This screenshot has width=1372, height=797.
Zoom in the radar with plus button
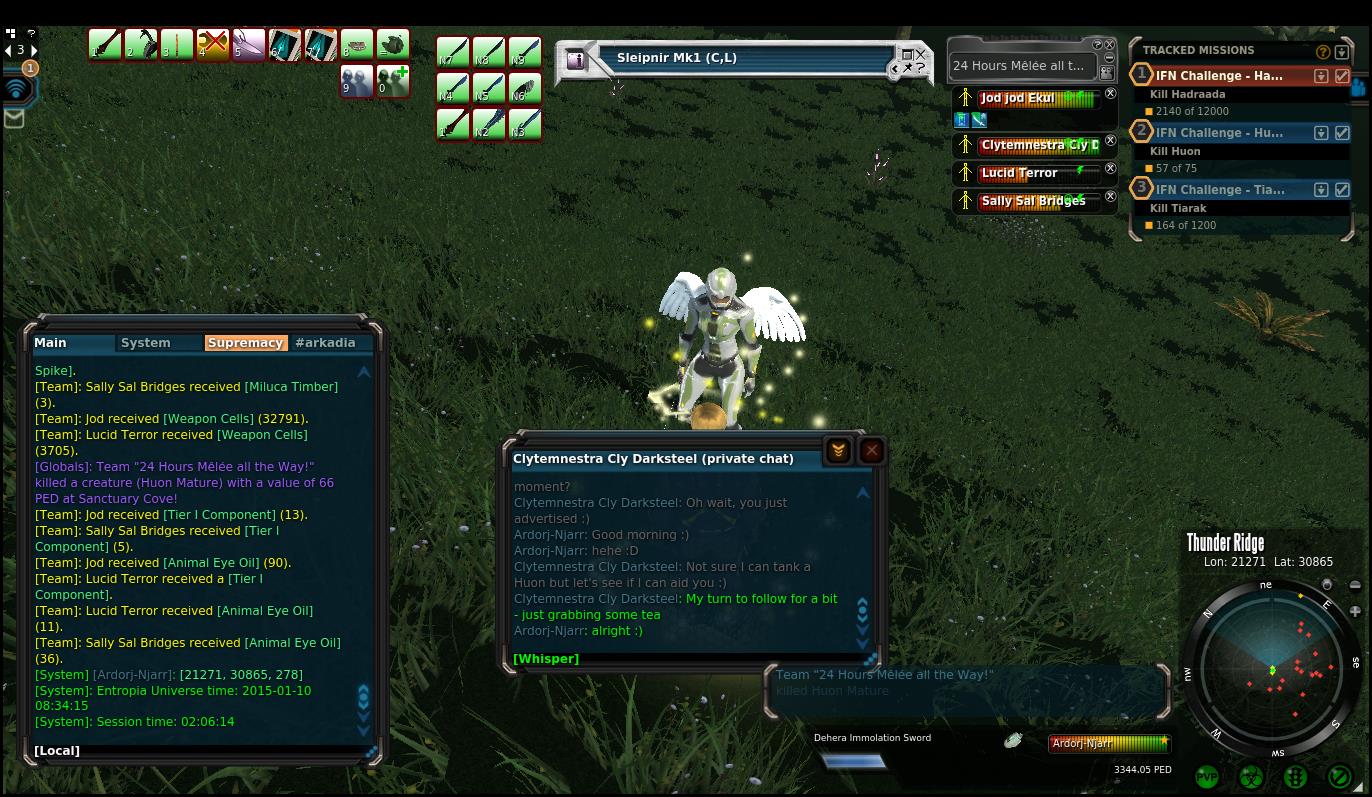pyautogui.click(x=1355, y=612)
